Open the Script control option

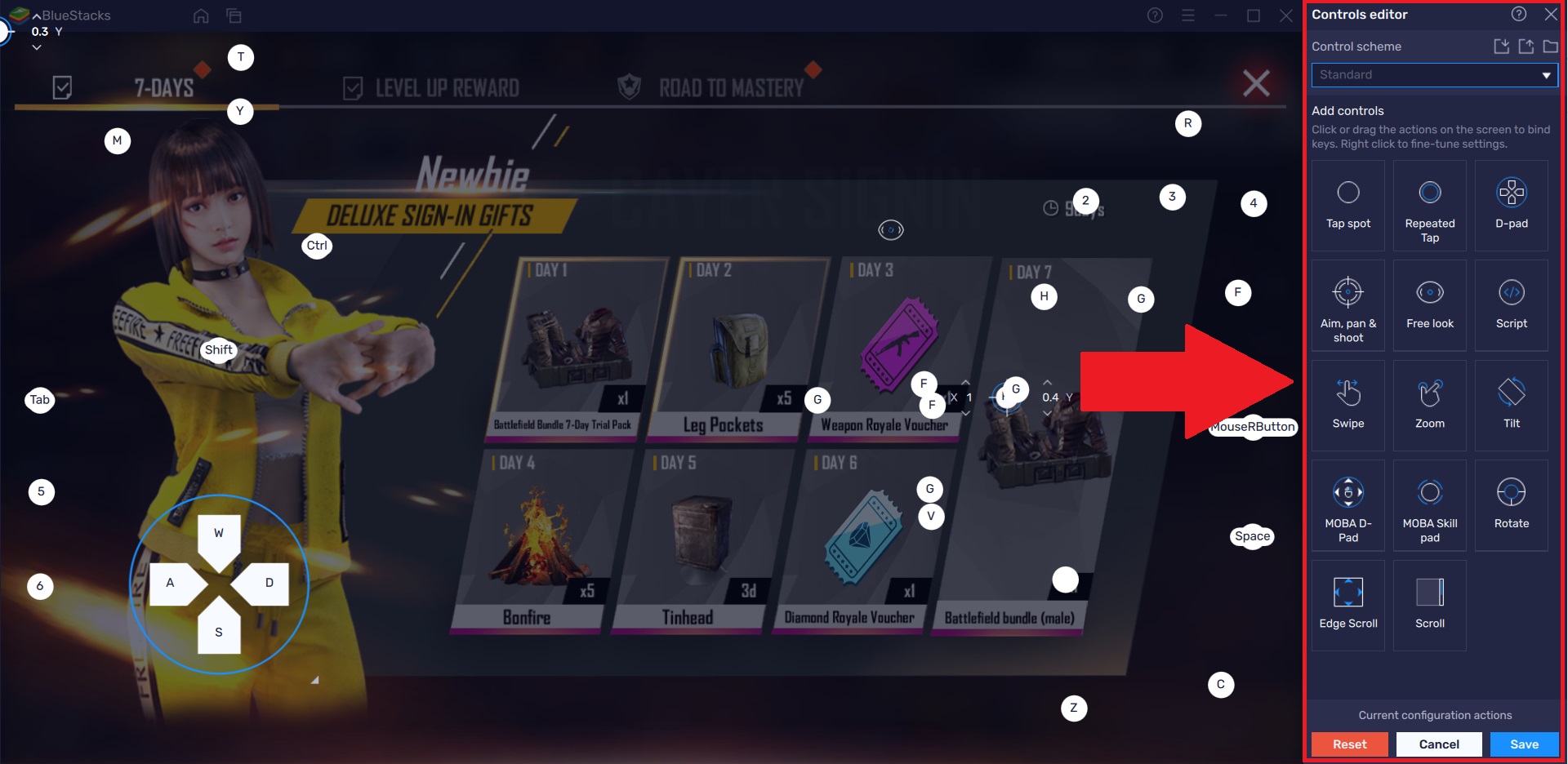coord(1512,306)
